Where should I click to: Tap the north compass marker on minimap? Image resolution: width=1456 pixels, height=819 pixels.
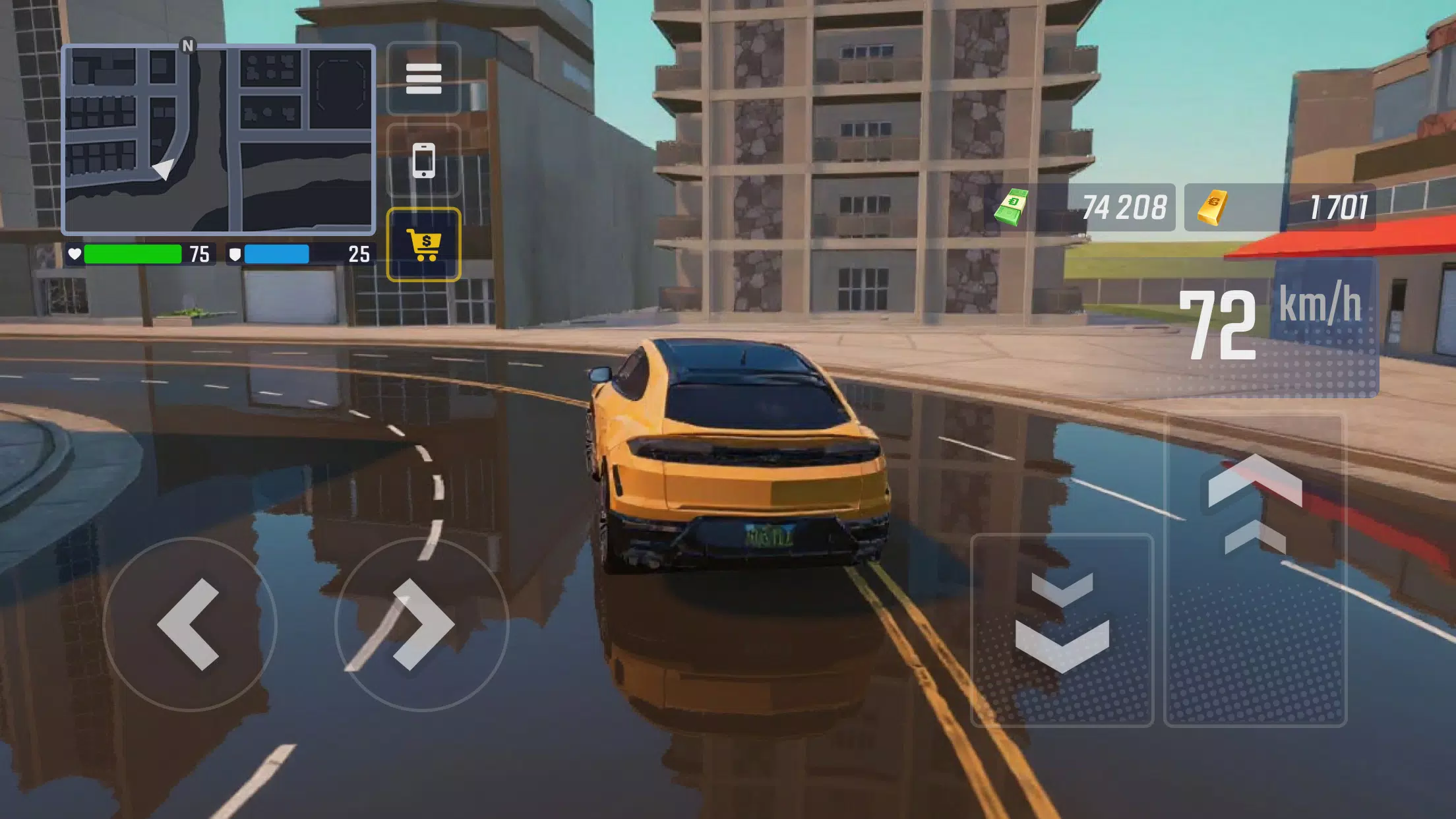(188, 44)
